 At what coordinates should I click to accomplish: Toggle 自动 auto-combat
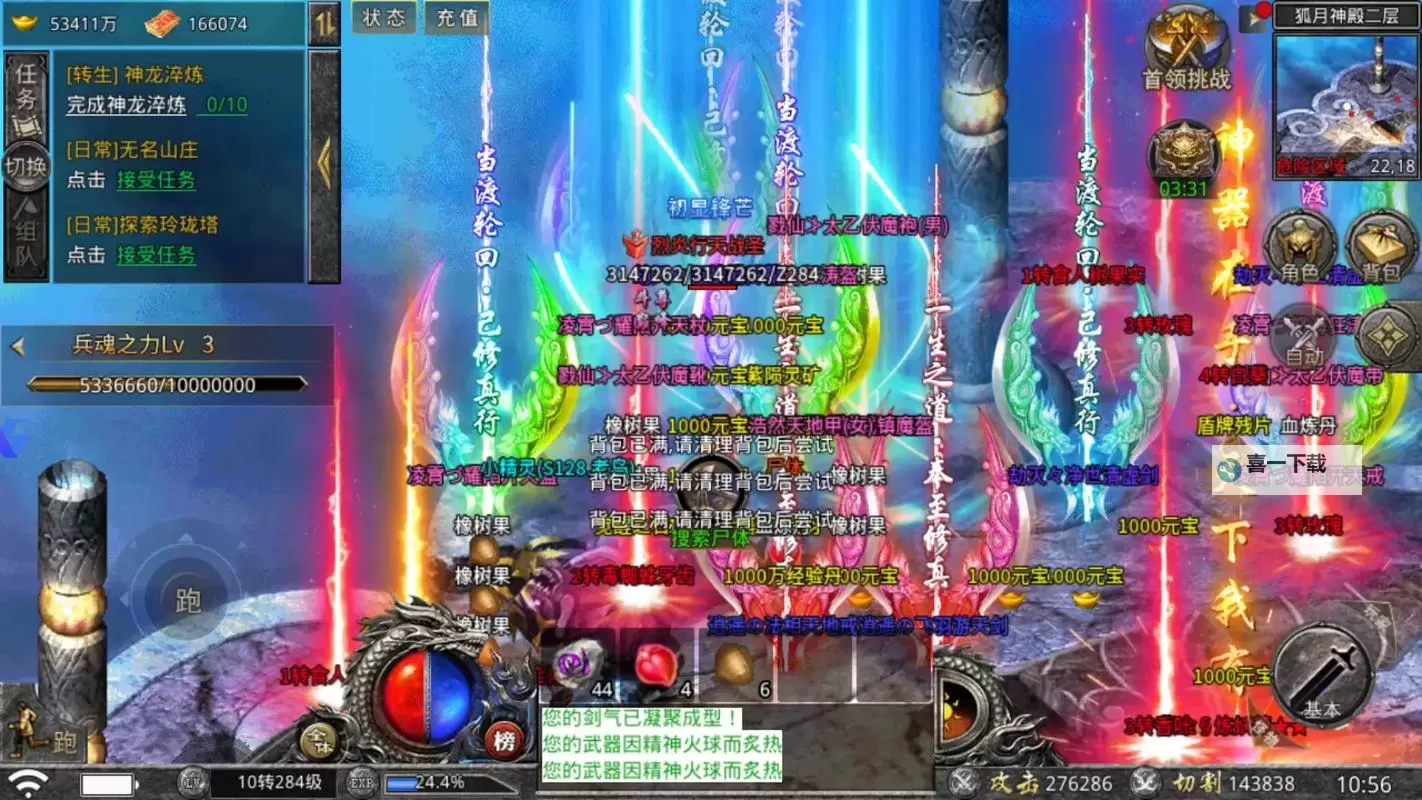click(x=1304, y=338)
